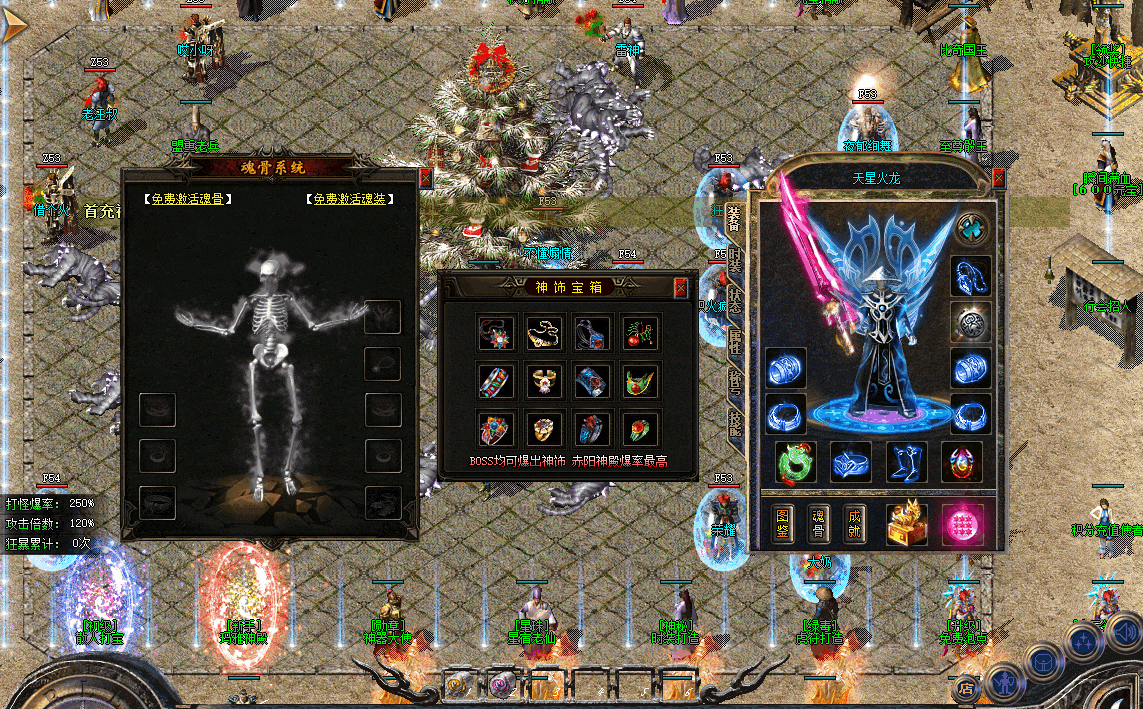Viewport: 1143px width, 709px height.
Task: Open the 成就 achievements button
Action: [855, 524]
